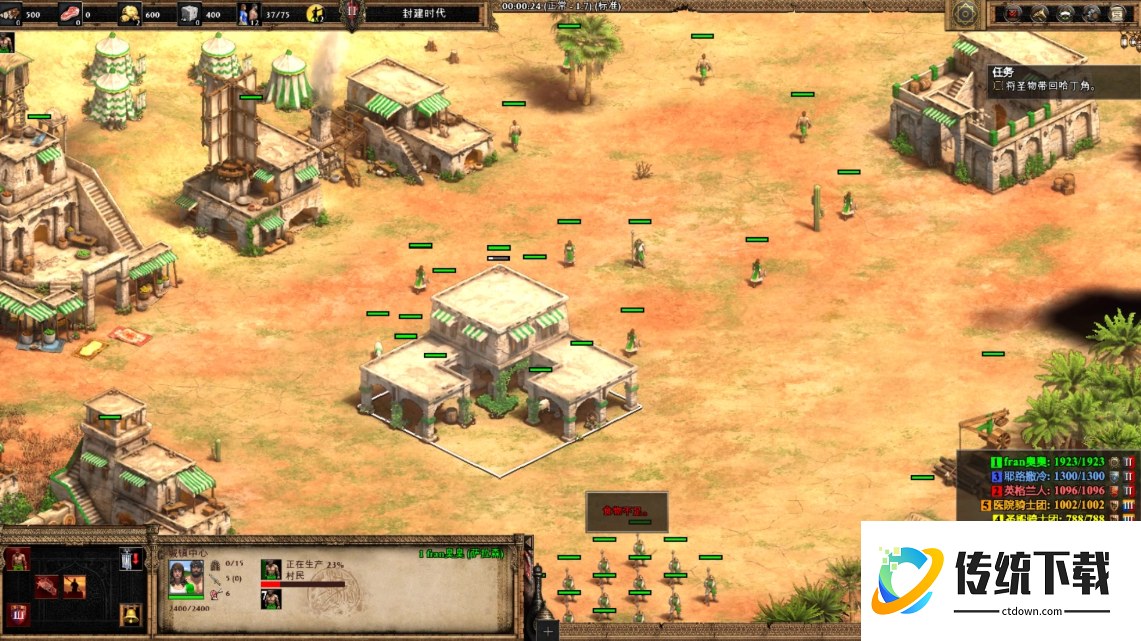Activate the garrison icon with red arrow
Image resolution: width=1141 pixels, height=641 pixels.
click(129, 559)
